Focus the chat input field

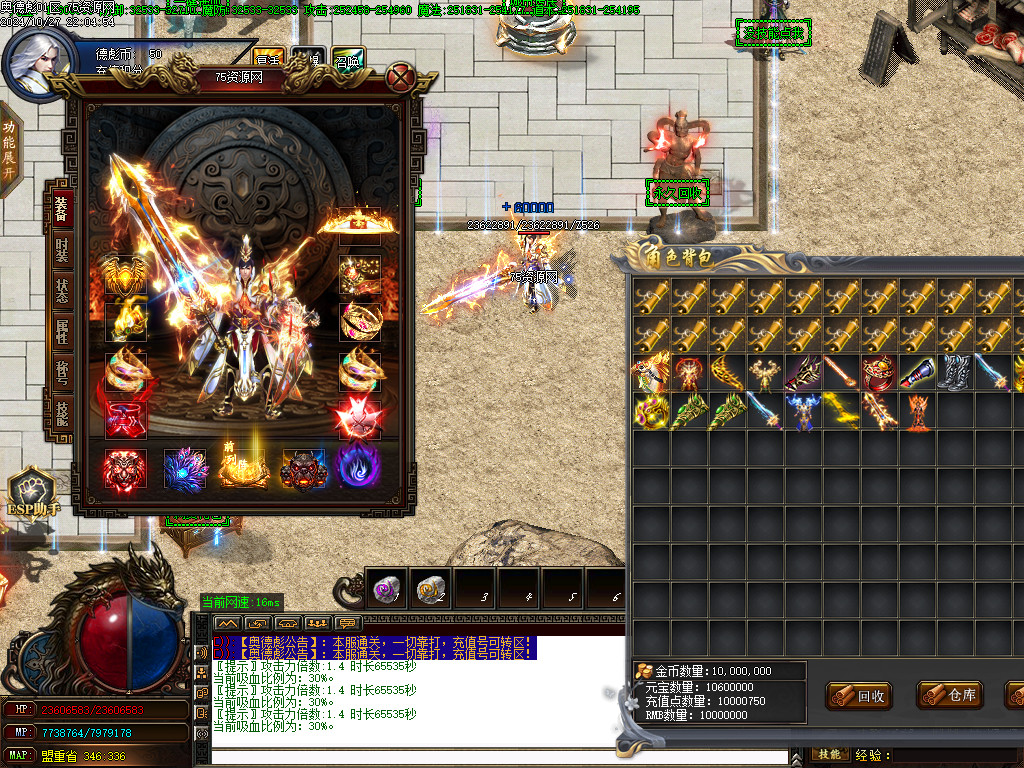(x=410, y=756)
